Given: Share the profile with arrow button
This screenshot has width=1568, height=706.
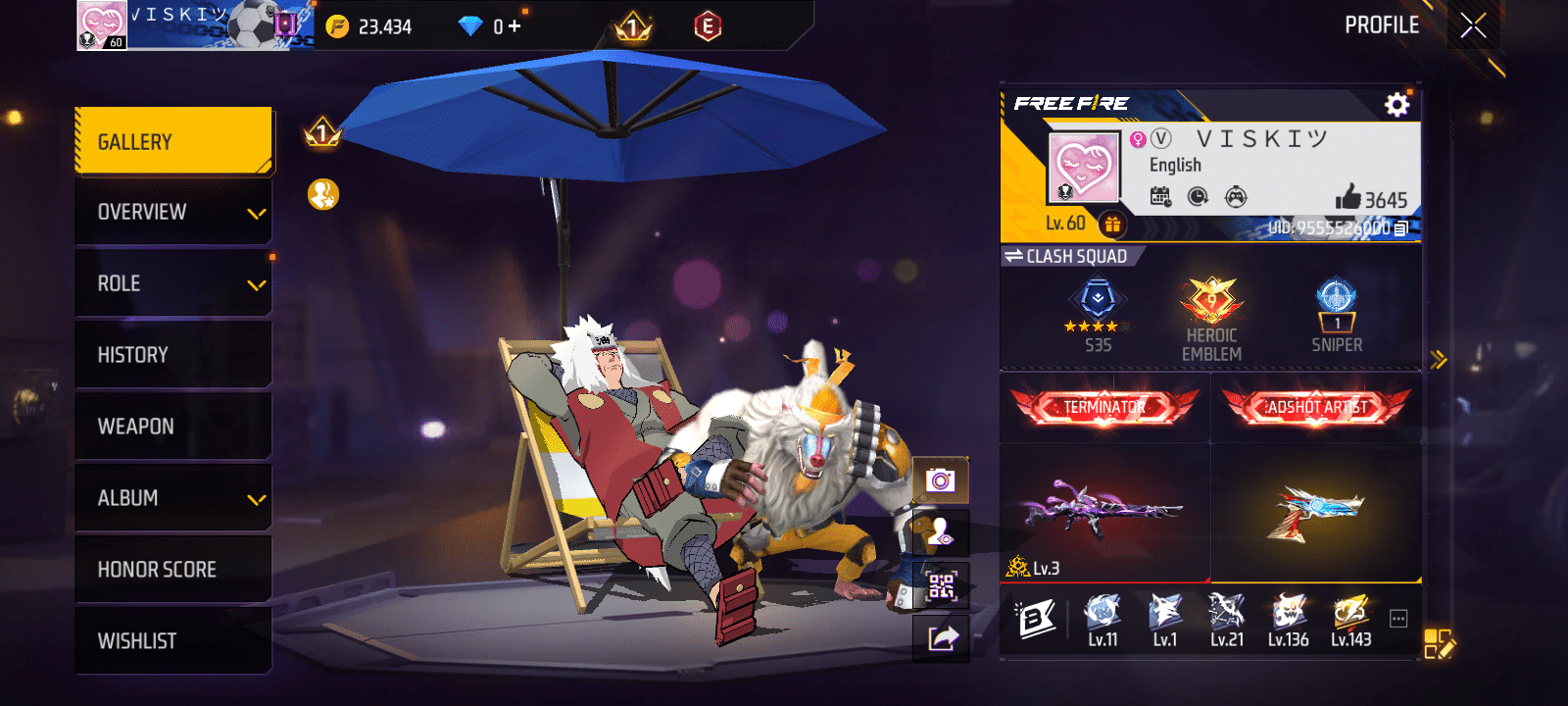Looking at the screenshot, I should click(x=941, y=639).
